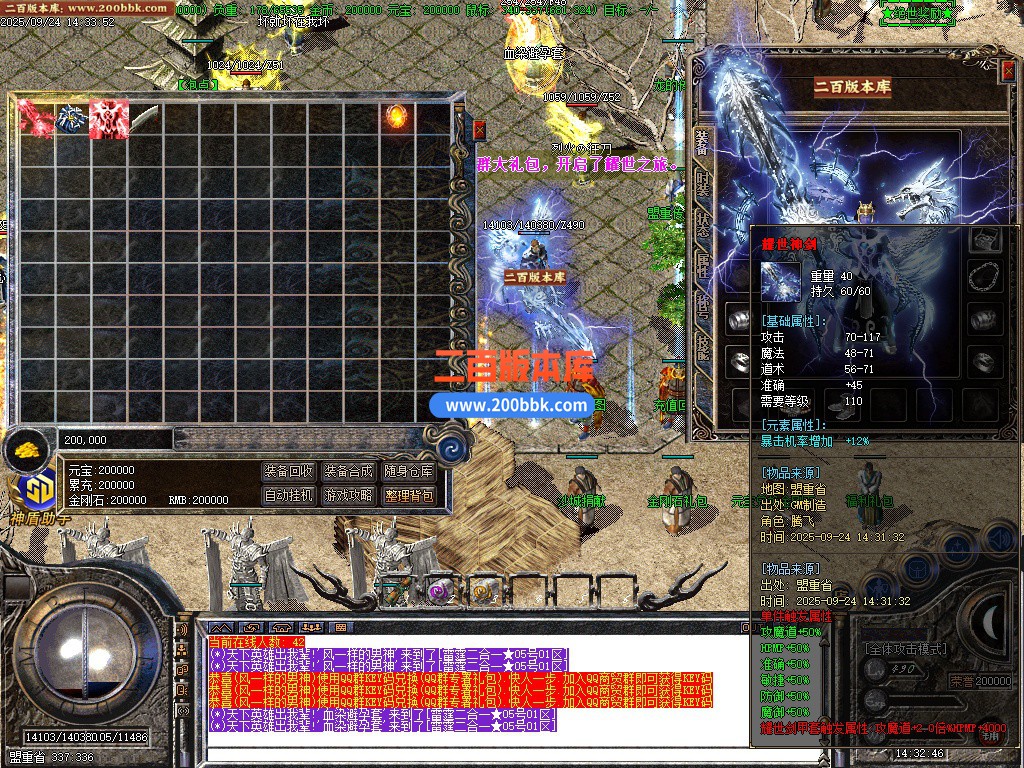
Task: Select the red demon mask item in the bag
Action: coord(108,118)
